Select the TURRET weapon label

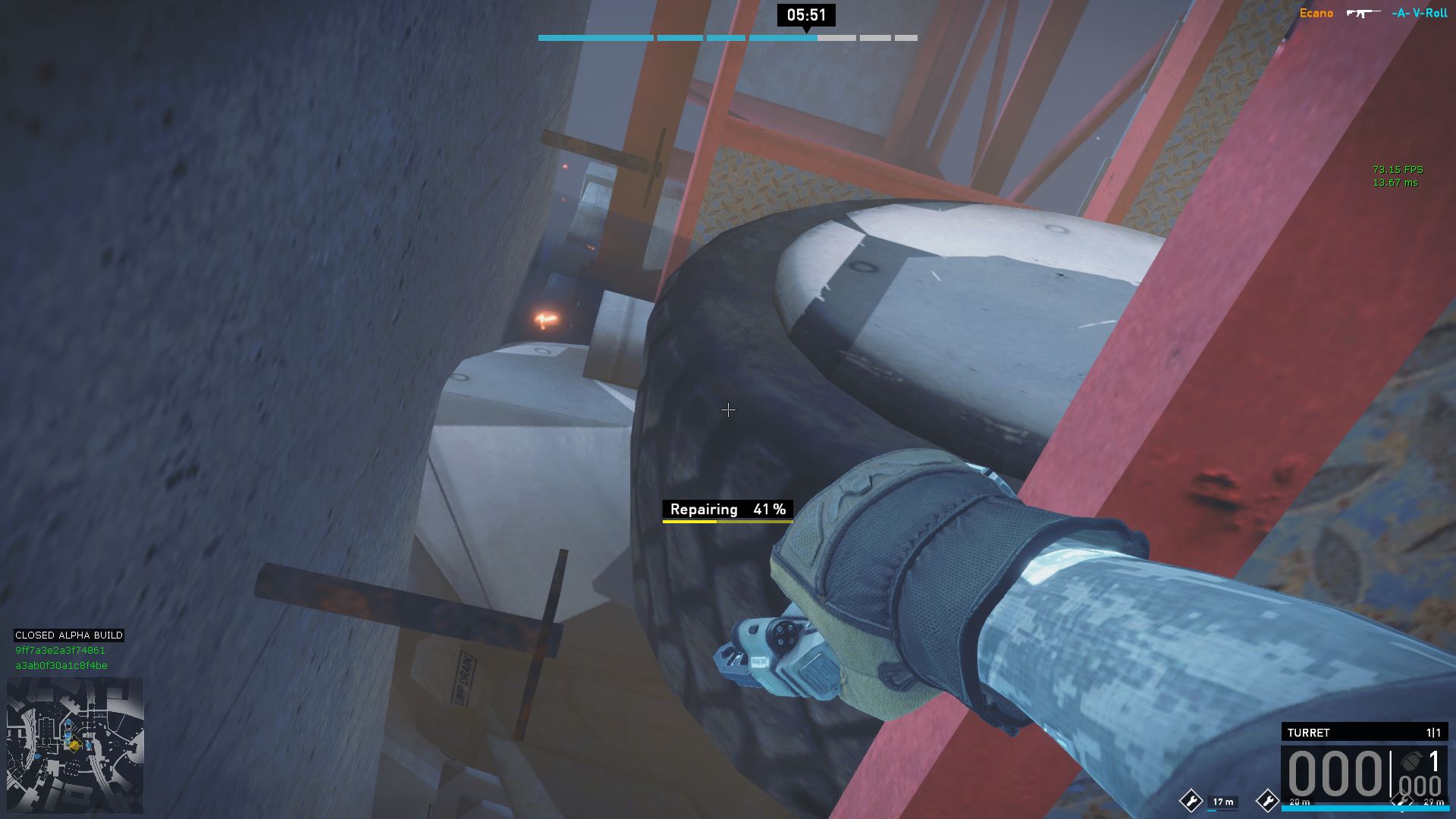pos(1308,733)
